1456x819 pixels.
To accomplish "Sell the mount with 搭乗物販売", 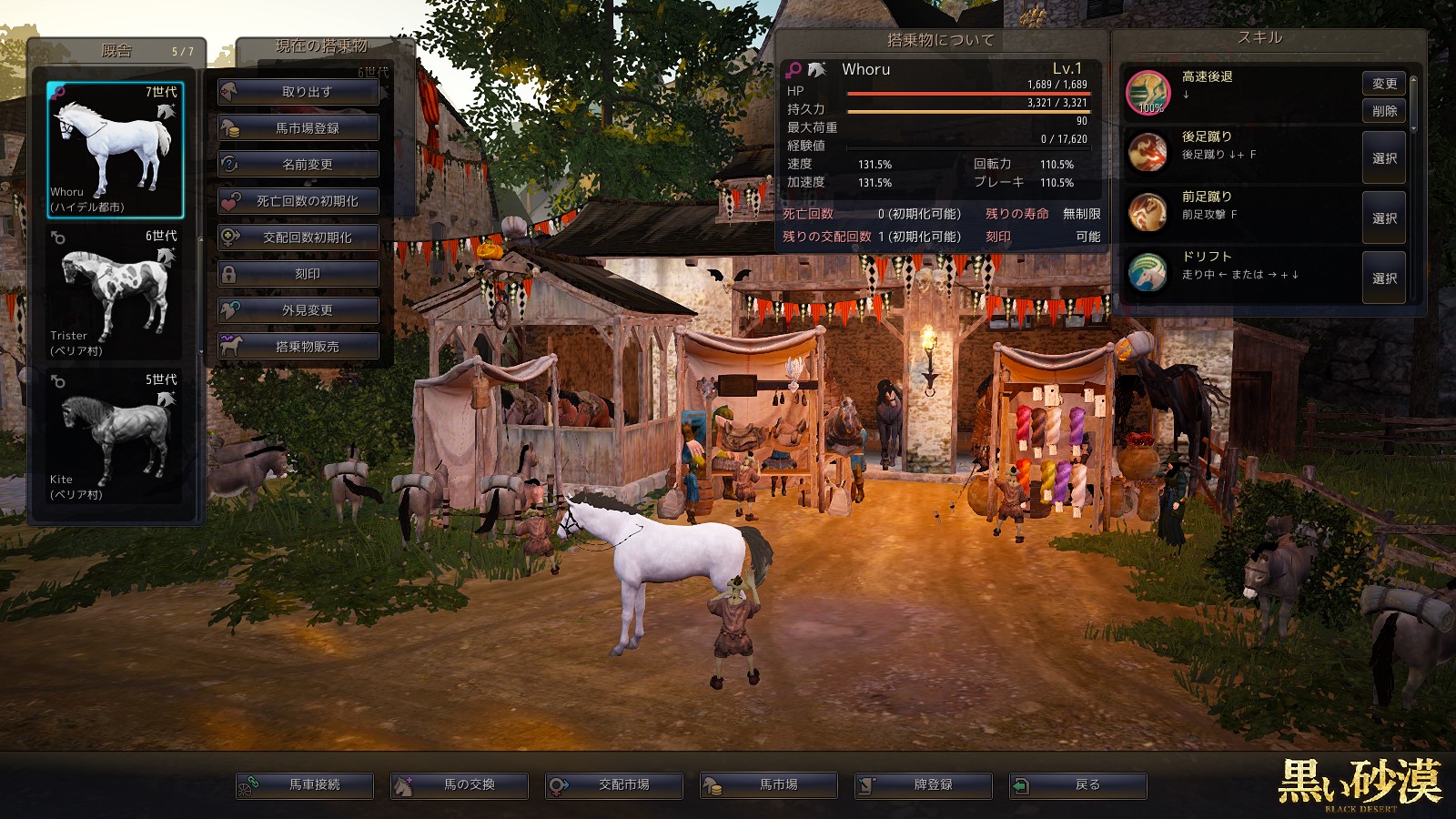I will point(298,347).
